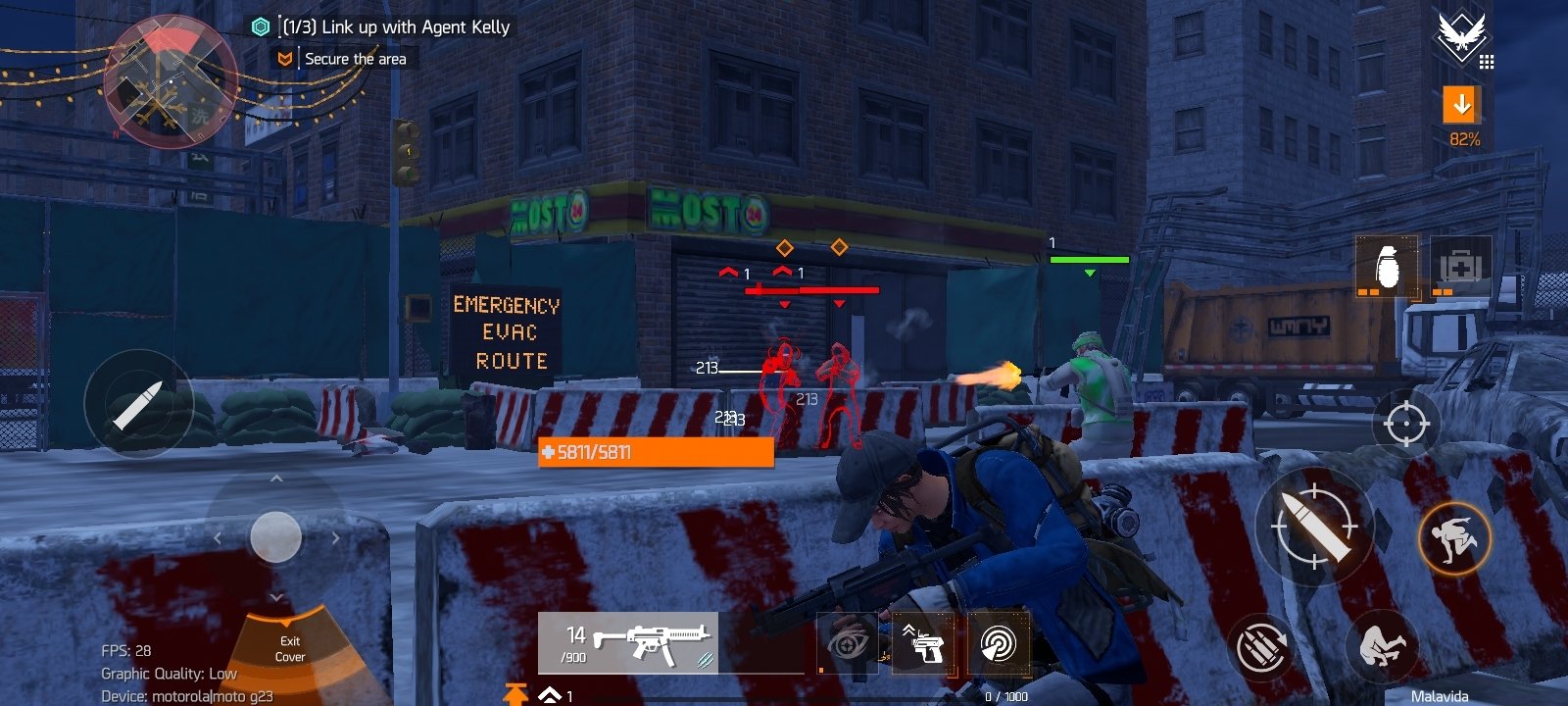Tap the Secure the area sub-objective

(x=355, y=59)
